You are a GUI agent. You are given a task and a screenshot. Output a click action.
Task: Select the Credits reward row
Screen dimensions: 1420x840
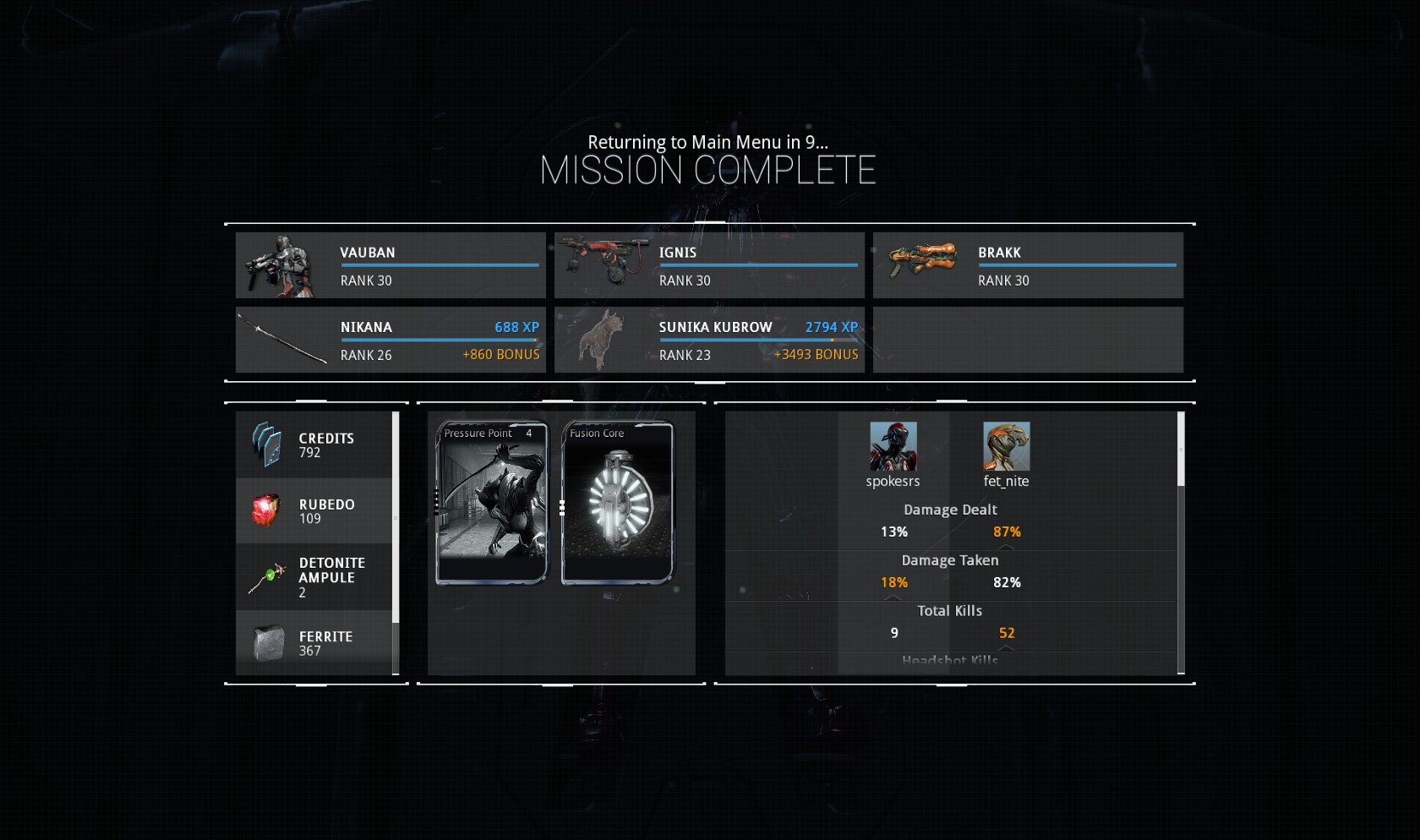314,445
